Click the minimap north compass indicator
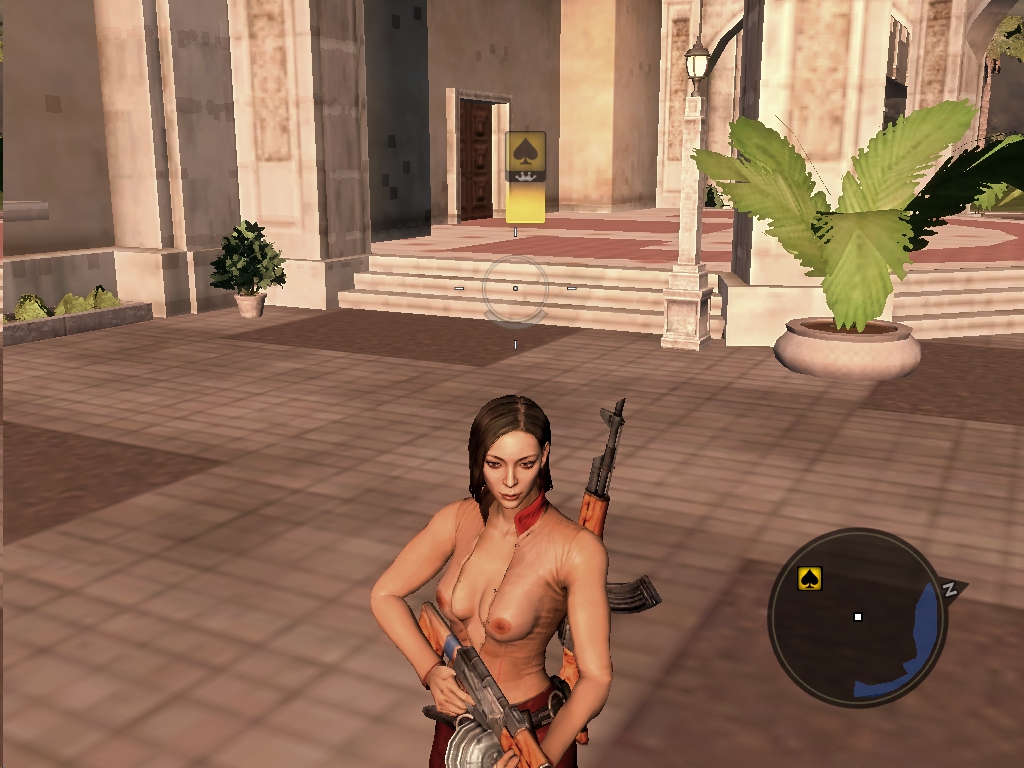The image size is (1024, 768). tap(950, 588)
